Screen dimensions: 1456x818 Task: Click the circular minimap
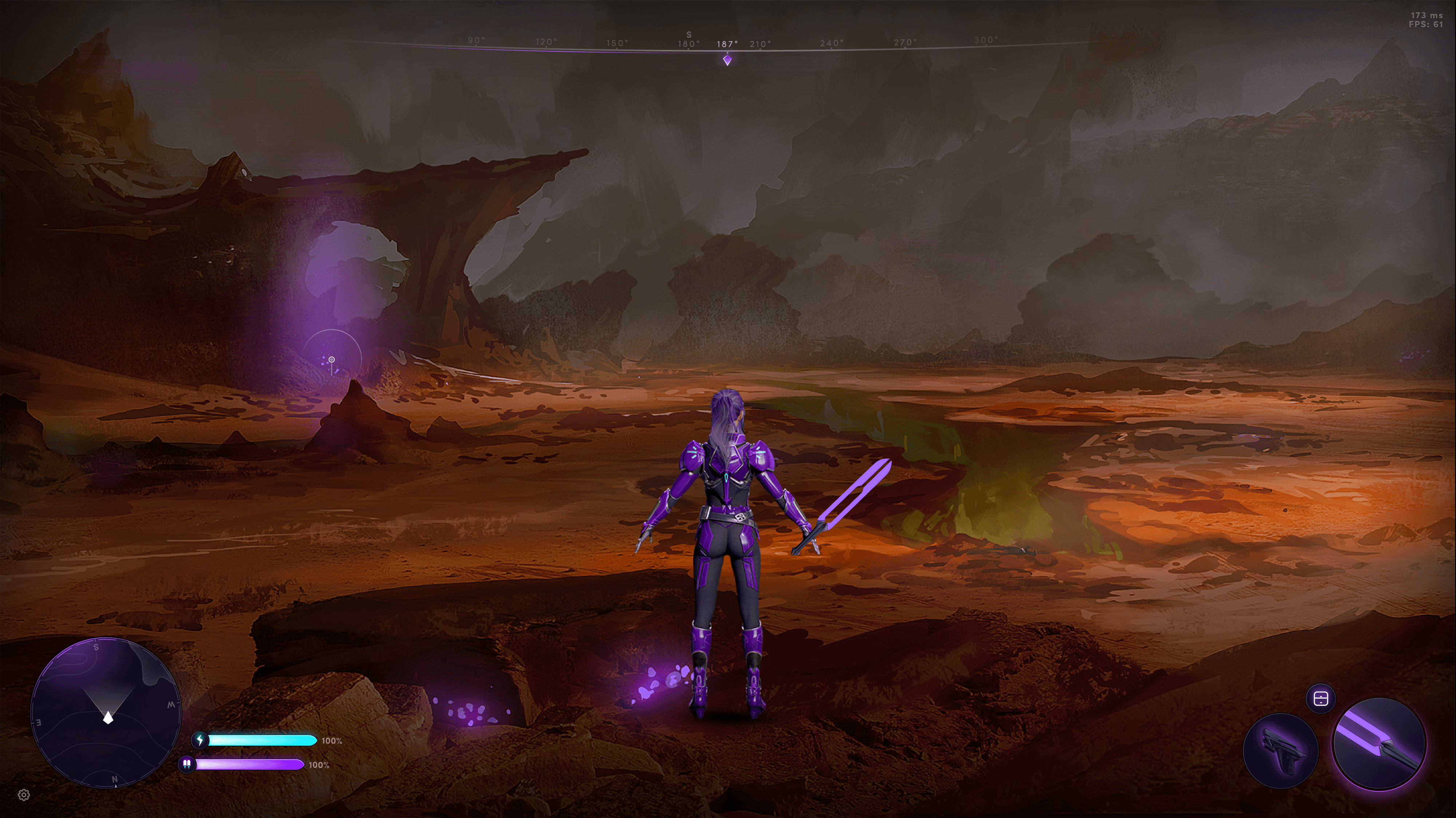click(106, 713)
